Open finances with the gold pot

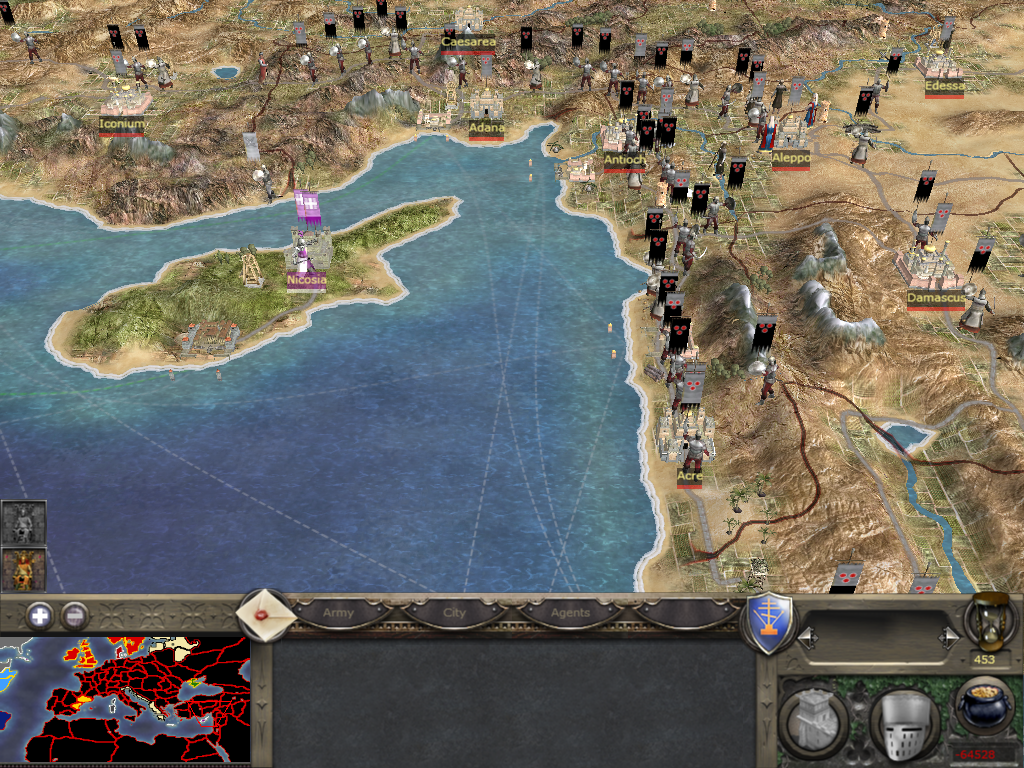985,708
